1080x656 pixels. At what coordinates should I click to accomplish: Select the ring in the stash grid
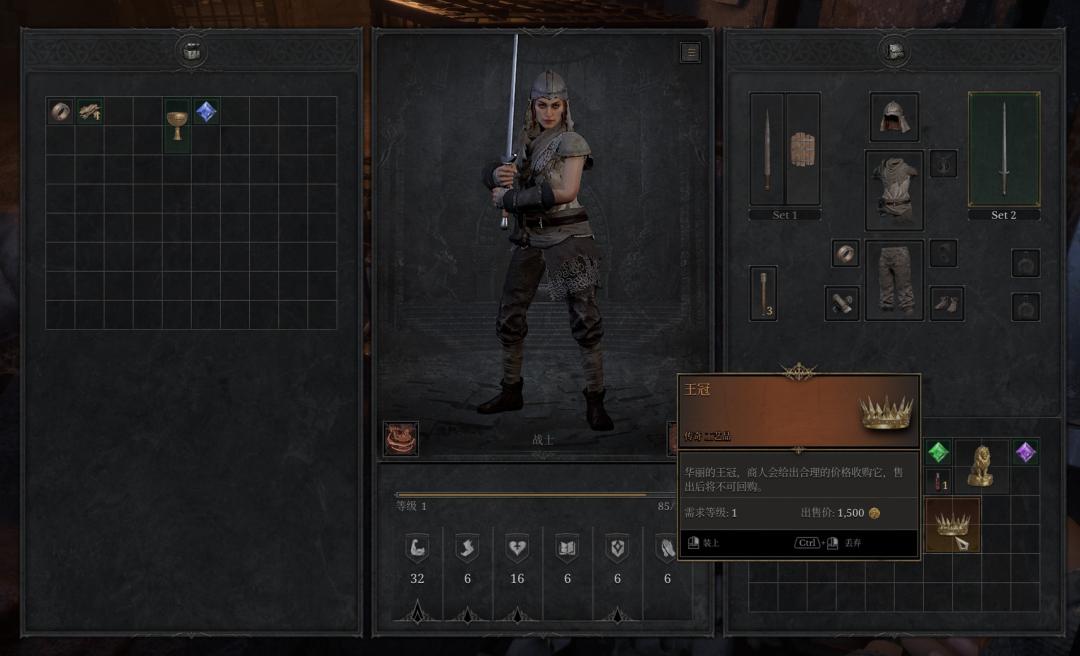click(x=60, y=111)
